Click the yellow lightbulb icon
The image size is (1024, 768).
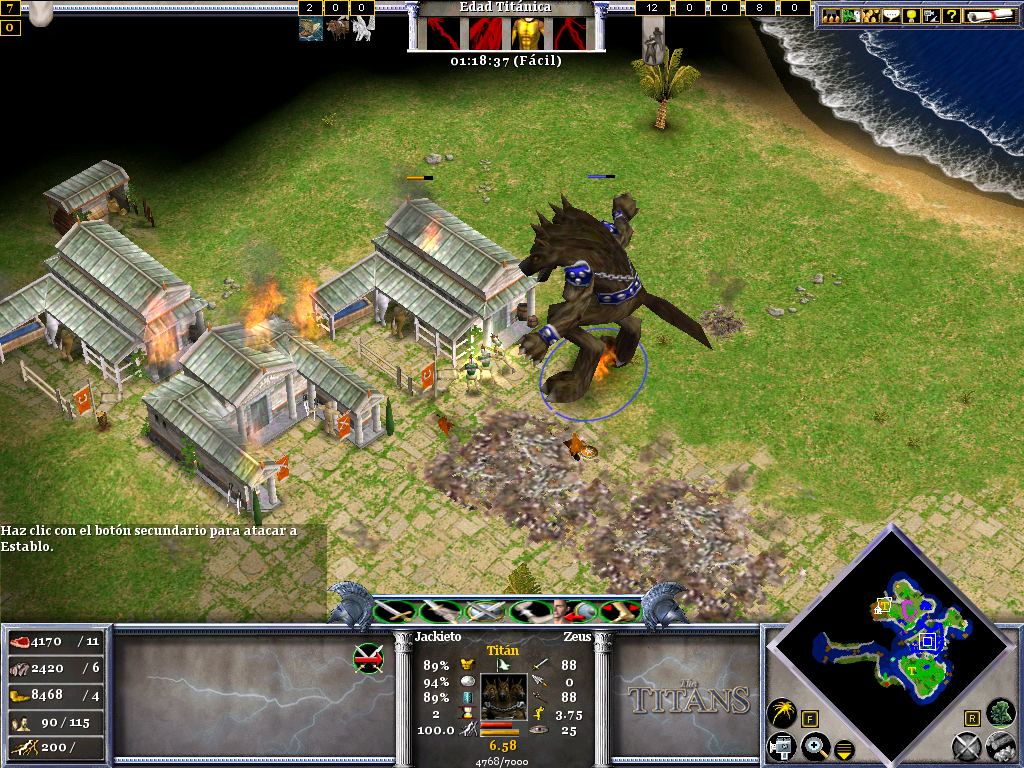(910, 15)
